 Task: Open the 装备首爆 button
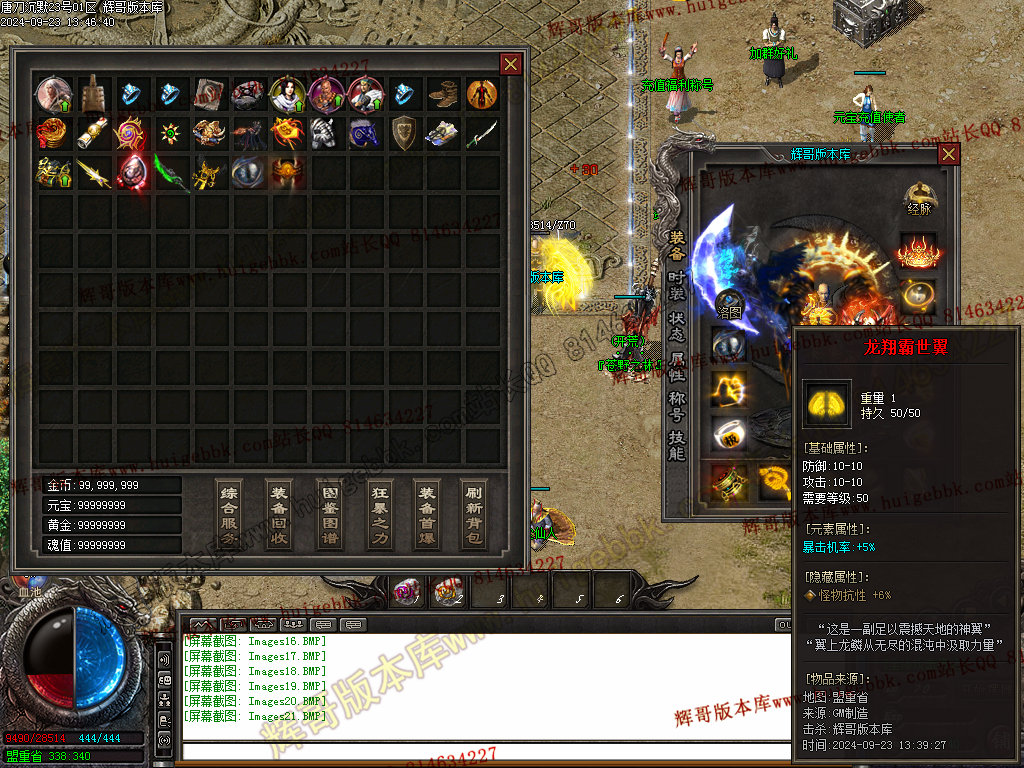(x=427, y=514)
